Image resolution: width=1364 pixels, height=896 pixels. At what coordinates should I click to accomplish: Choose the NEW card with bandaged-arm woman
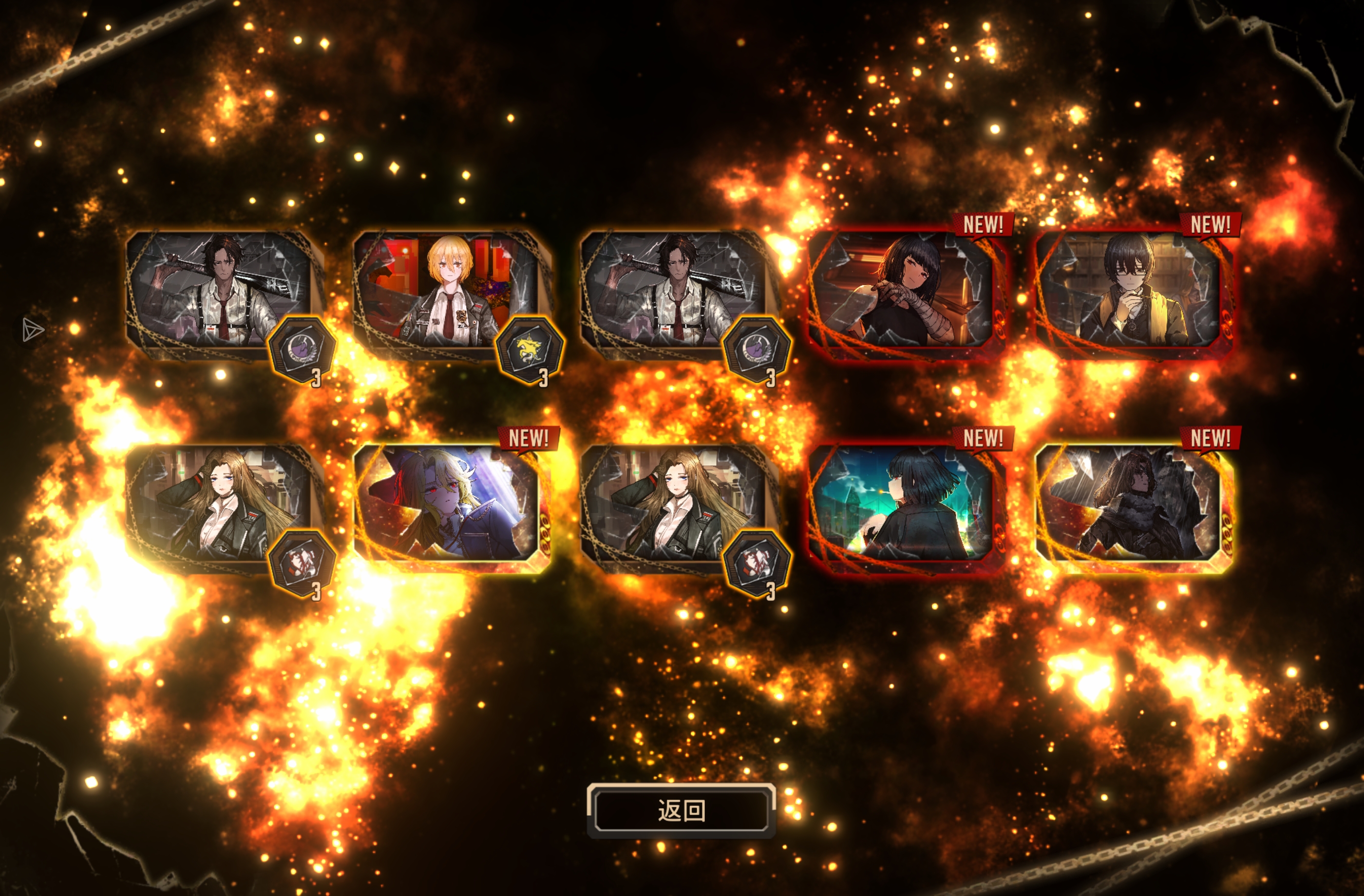[903, 292]
